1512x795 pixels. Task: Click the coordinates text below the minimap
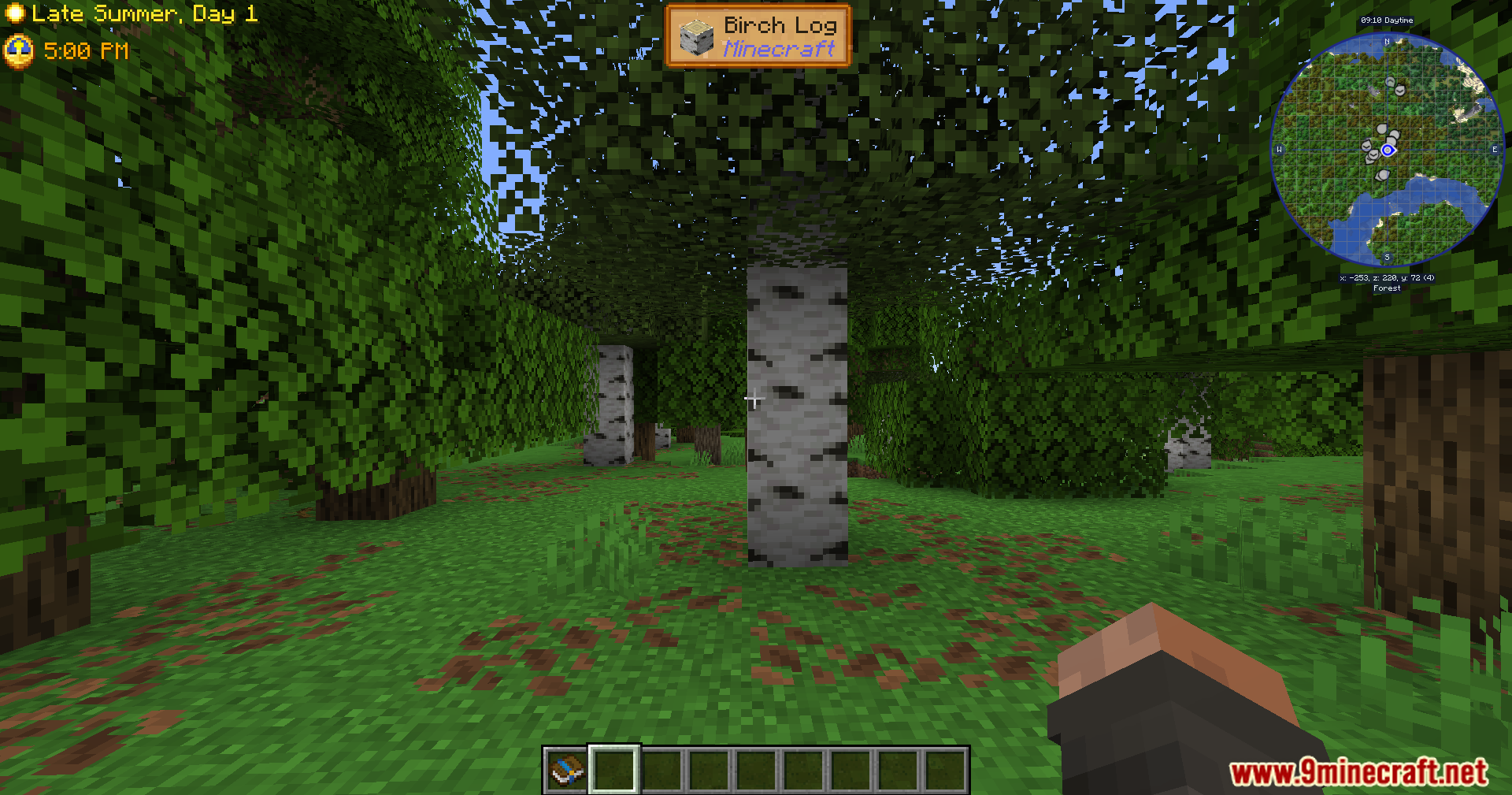pyautogui.click(x=1388, y=278)
